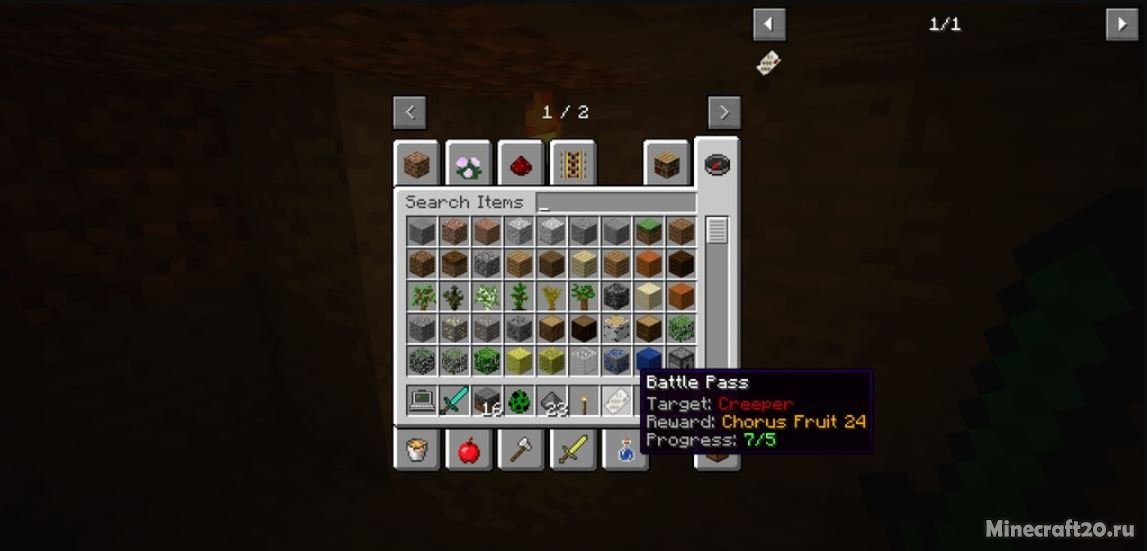Click the left arrow beside 1/1
The width and height of the screenshot is (1147, 551).
tap(769, 24)
